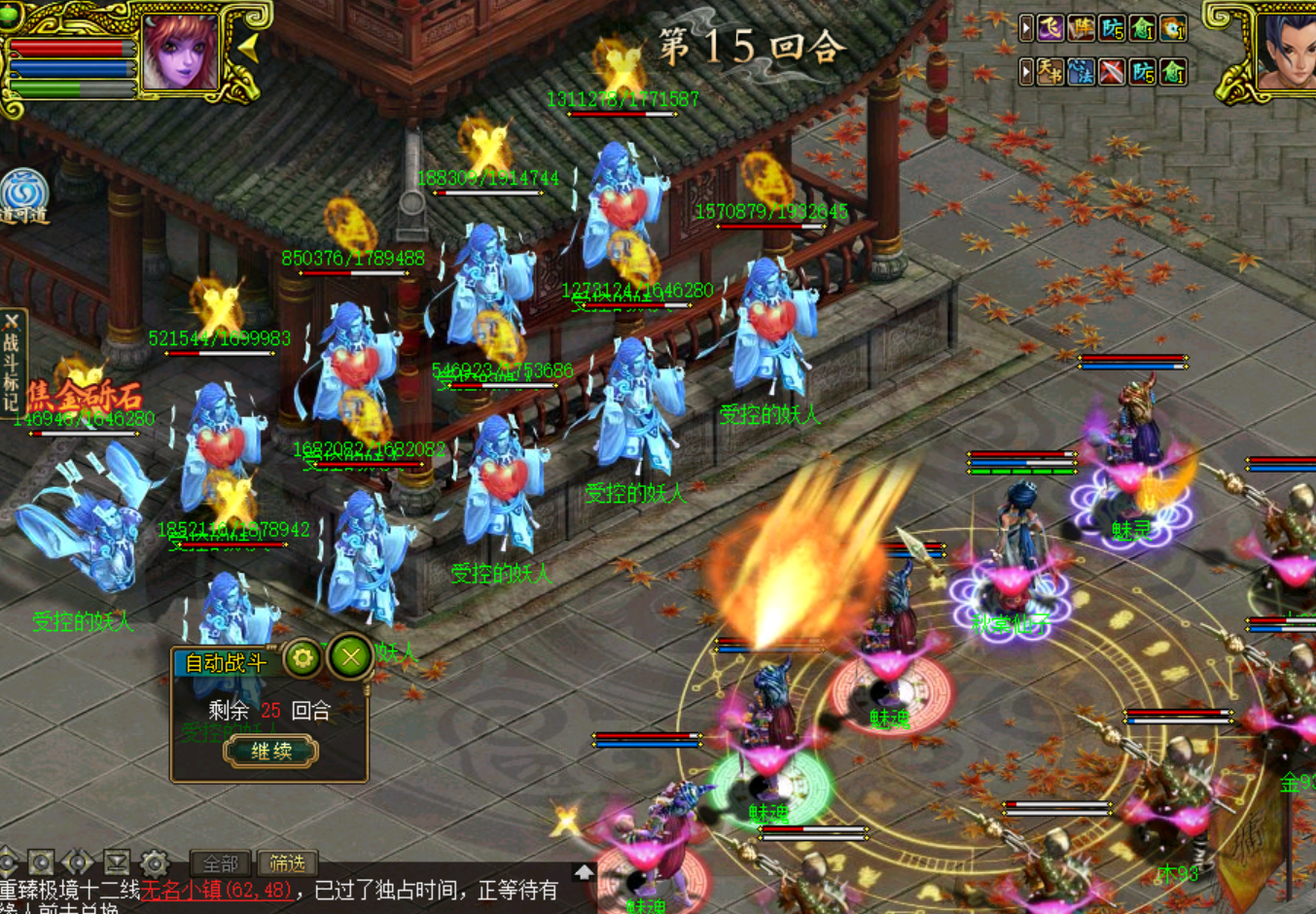Click the 继续 button in auto-battle panel
Screen dimensions: 1316x914
271,751
